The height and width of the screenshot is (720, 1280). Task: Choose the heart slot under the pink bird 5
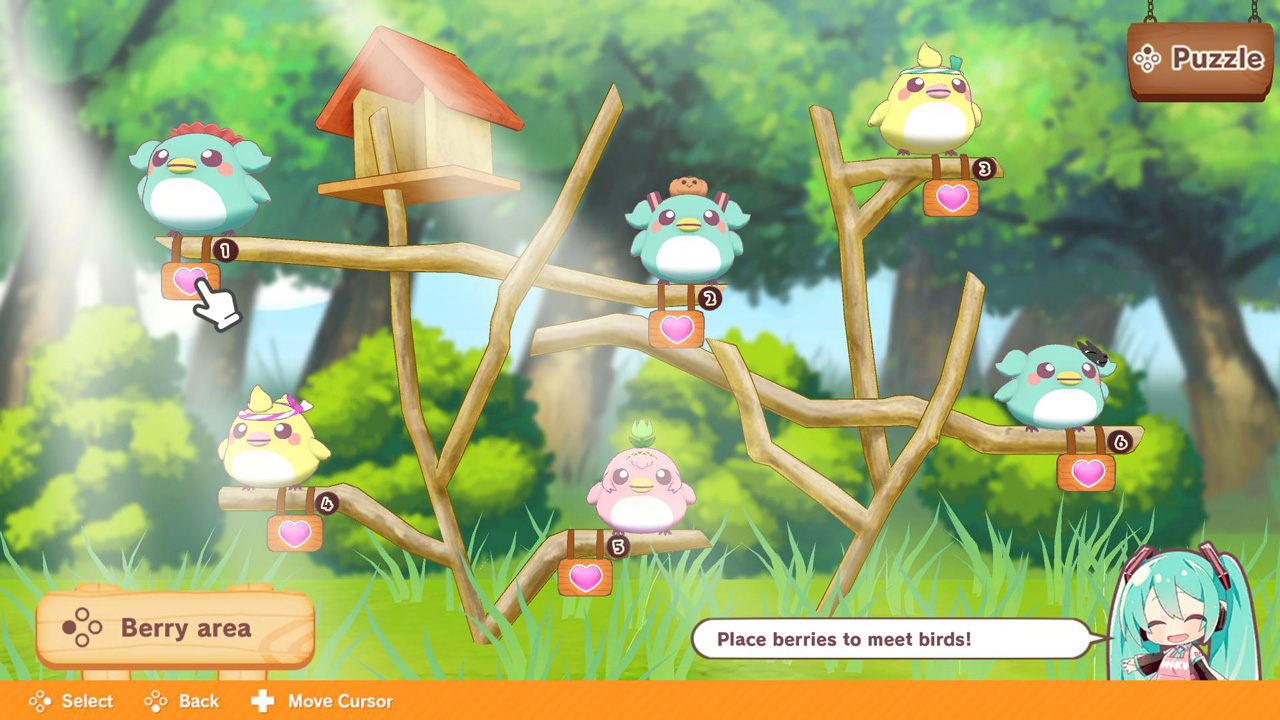coord(584,578)
